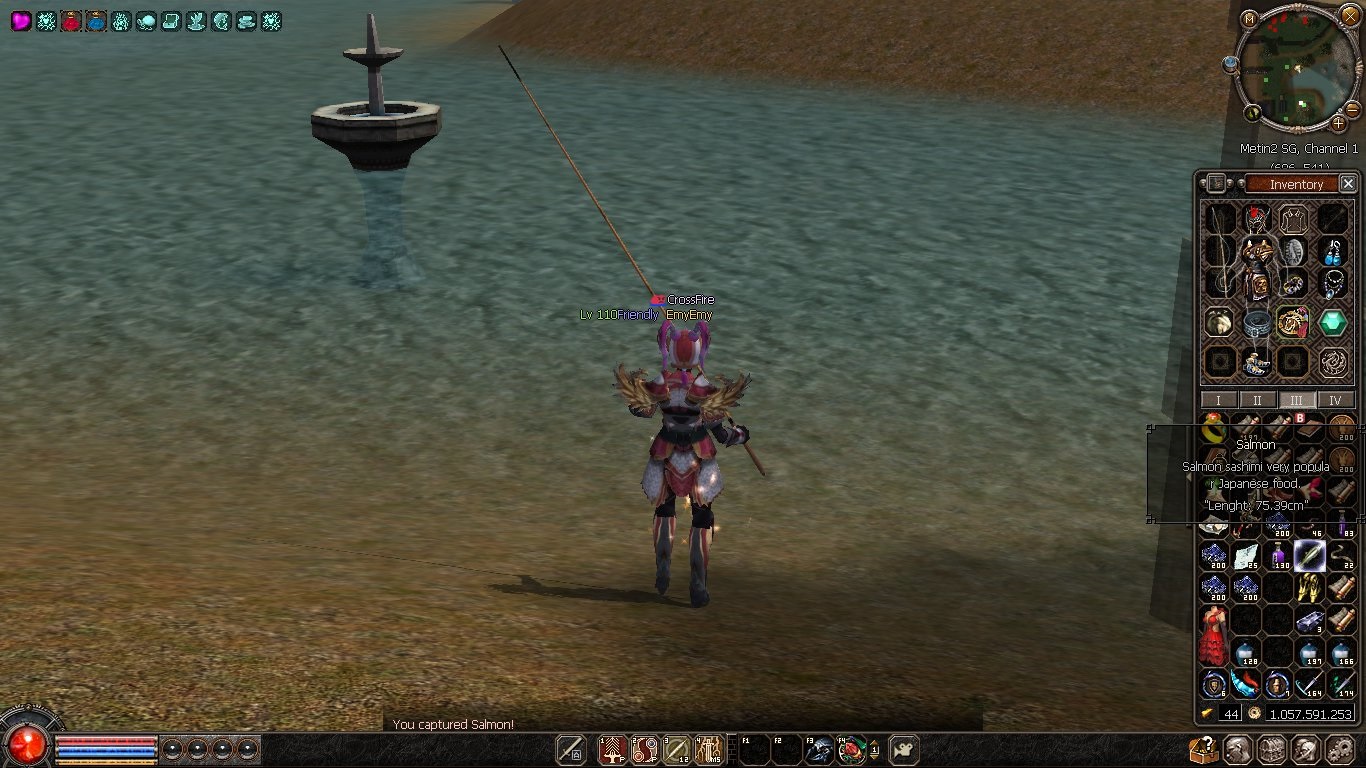Open the inventory chest icon in taskbar

click(1271, 749)
